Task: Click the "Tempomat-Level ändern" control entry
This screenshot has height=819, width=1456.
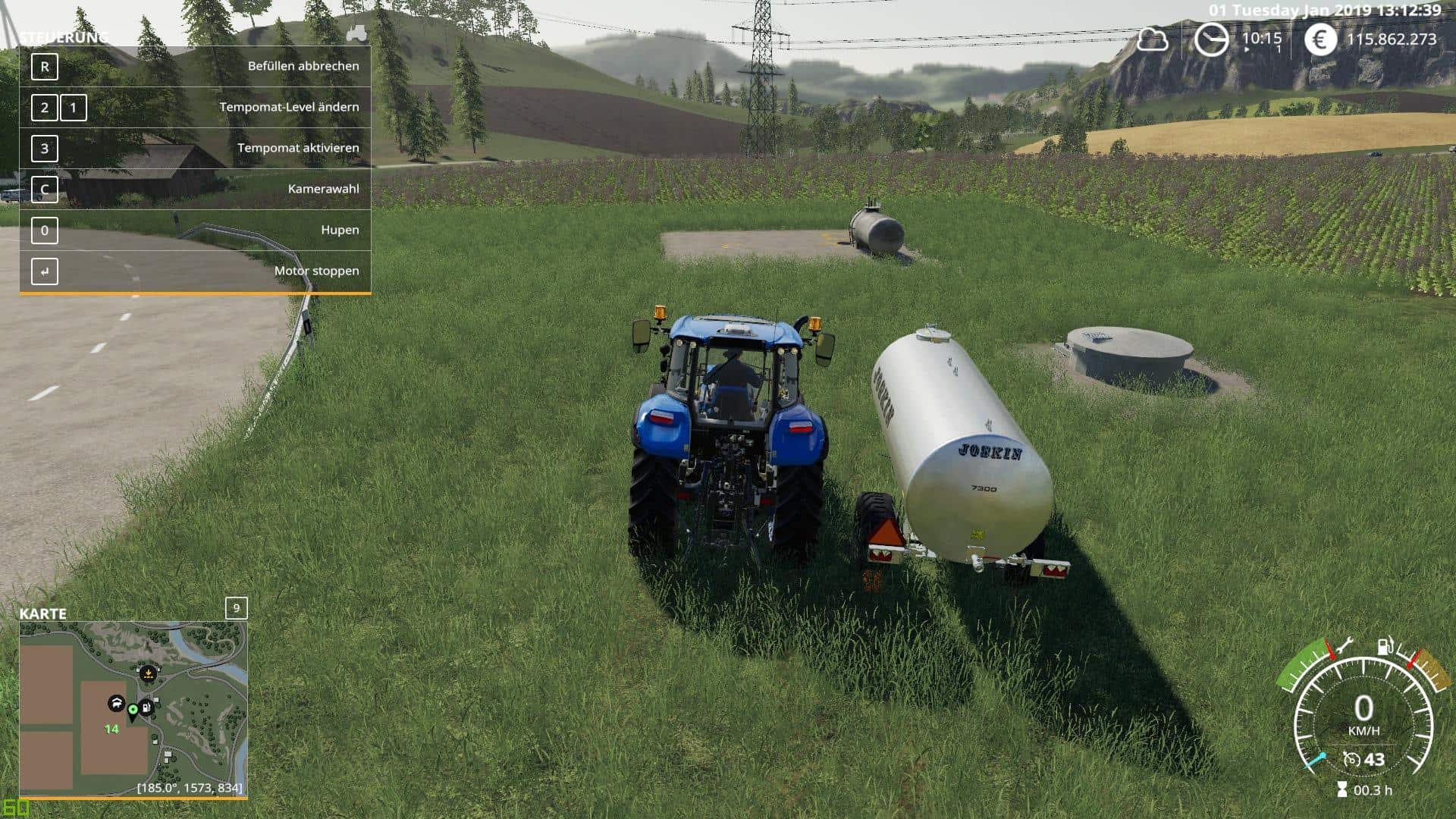Action: tap(195, 107)
